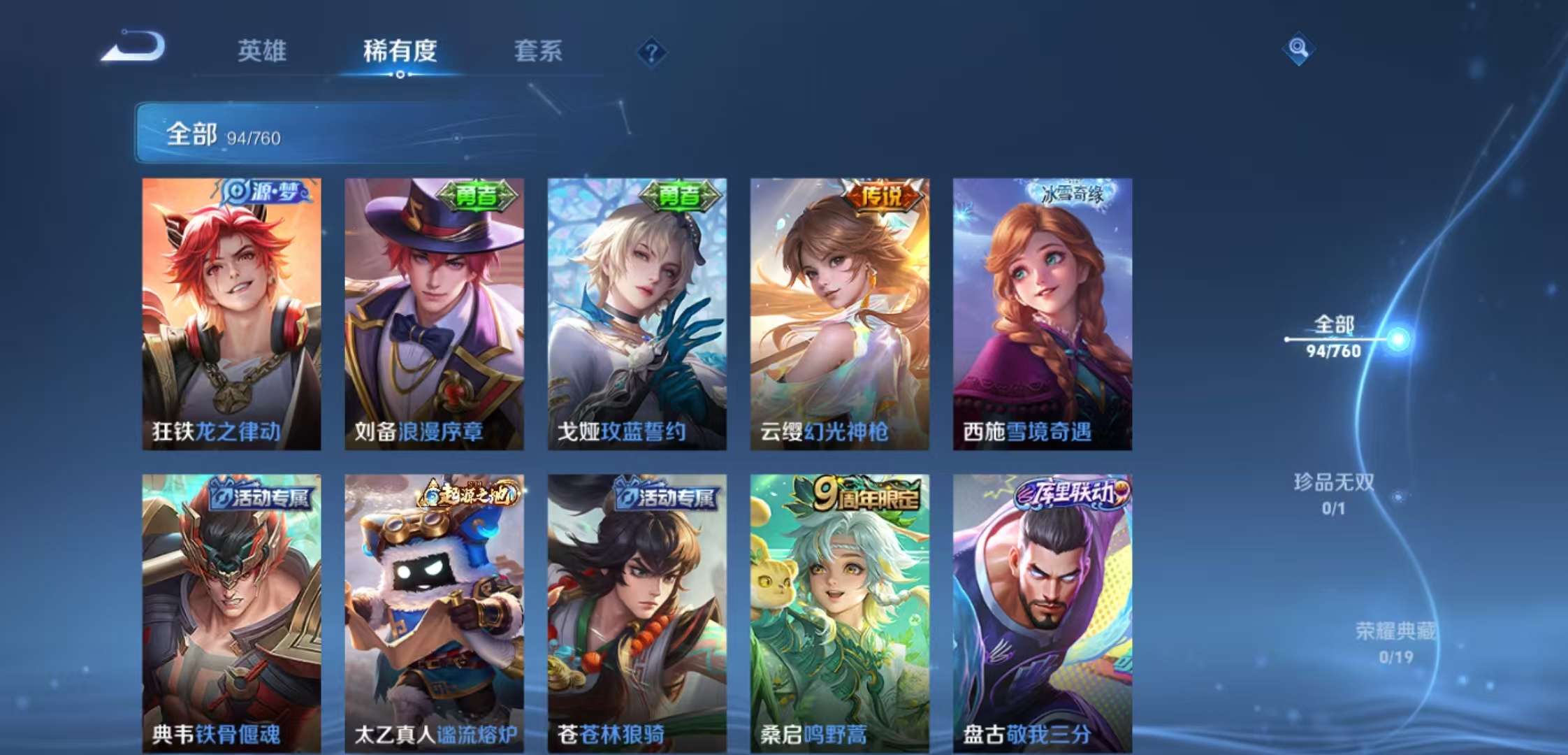Open the 戈娅玫蓝誓约 skin thumbnail
The height and width of the screenshot is (755, 1568).
tap(638, 315)
